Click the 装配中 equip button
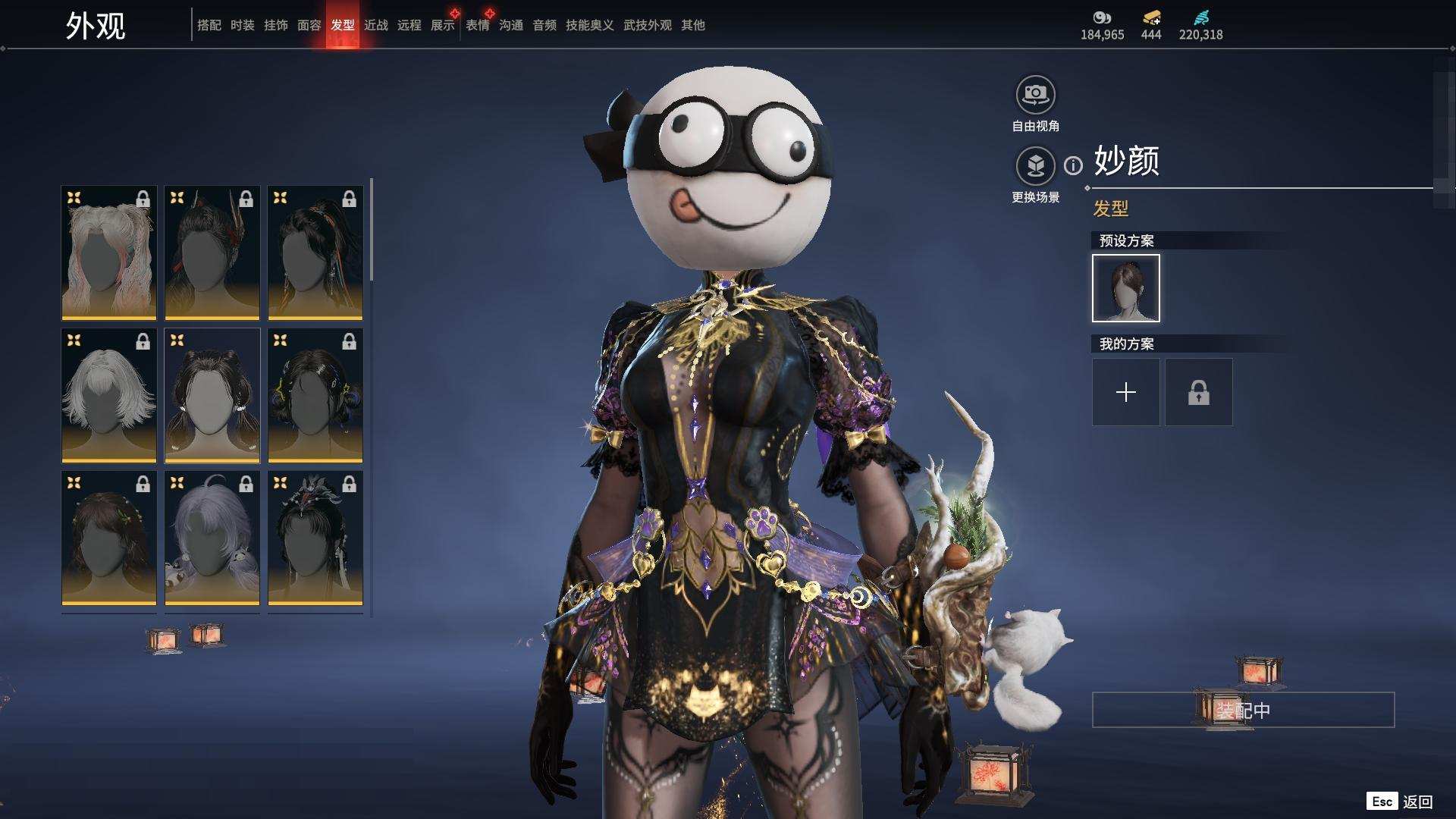The width and height of the screenshot is (1456, 819). tap(1243, 710)
